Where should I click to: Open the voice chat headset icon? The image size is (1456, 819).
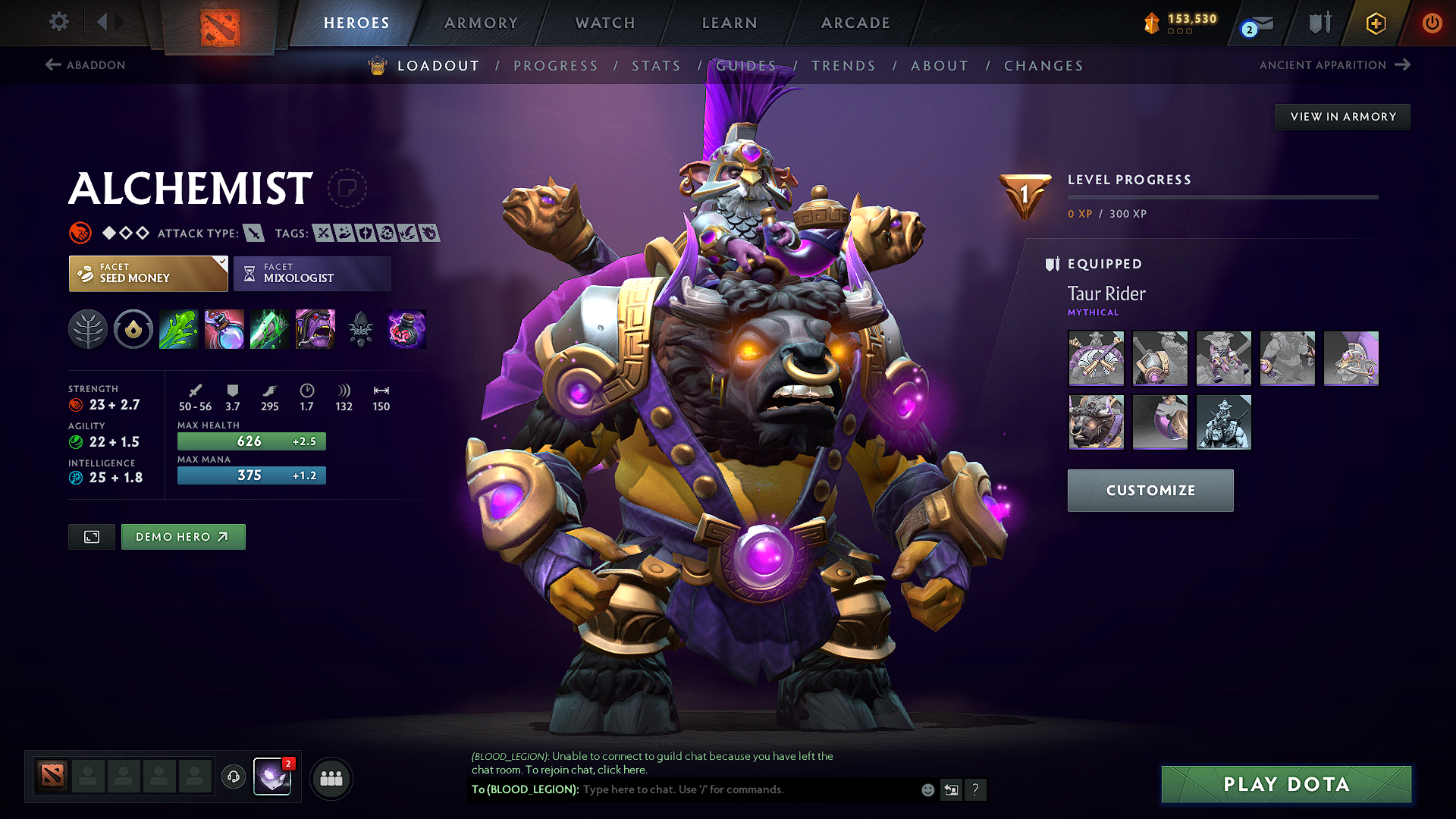click(233, 777)
